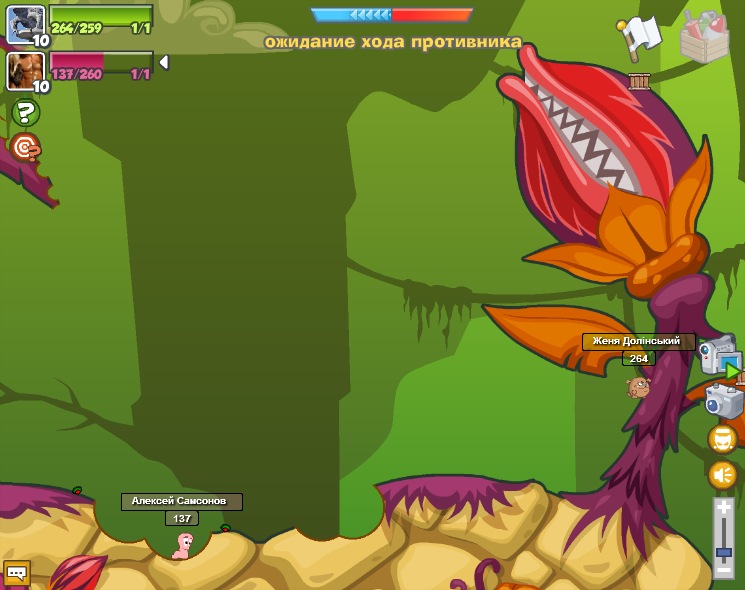Viewport: 745px width, 590px height.
Task: Open the chat speech-bubble button
Action: pos(16,573)
